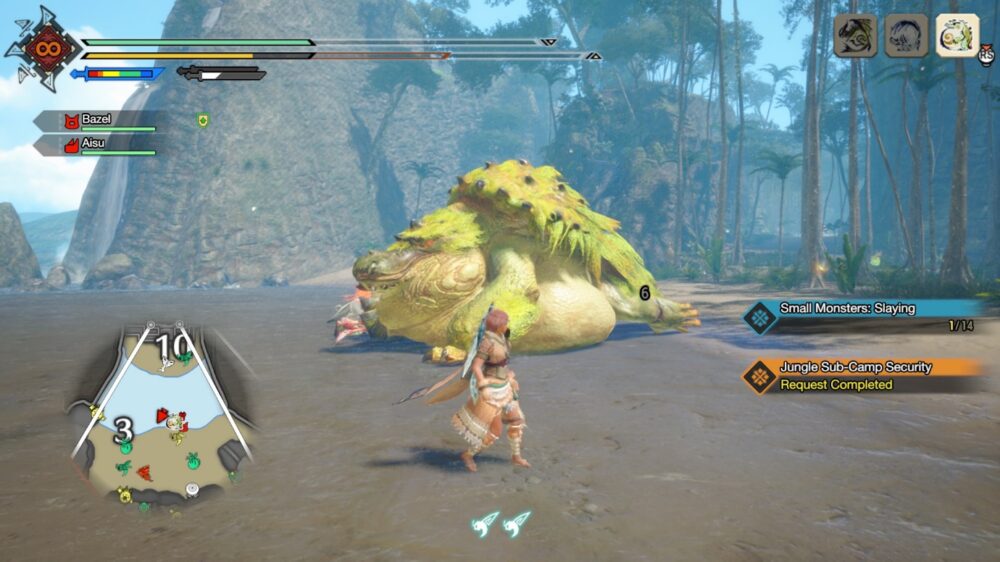This screenshot has height=562, width=1000.
Task: Click the green shield buff icon
Action: tap(203, 120)
